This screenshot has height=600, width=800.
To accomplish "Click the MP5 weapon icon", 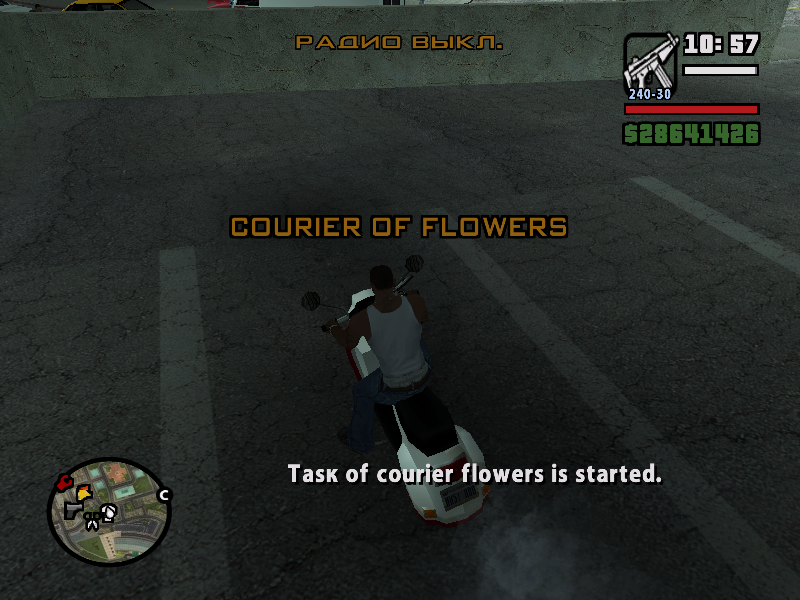I will point(650,64).
